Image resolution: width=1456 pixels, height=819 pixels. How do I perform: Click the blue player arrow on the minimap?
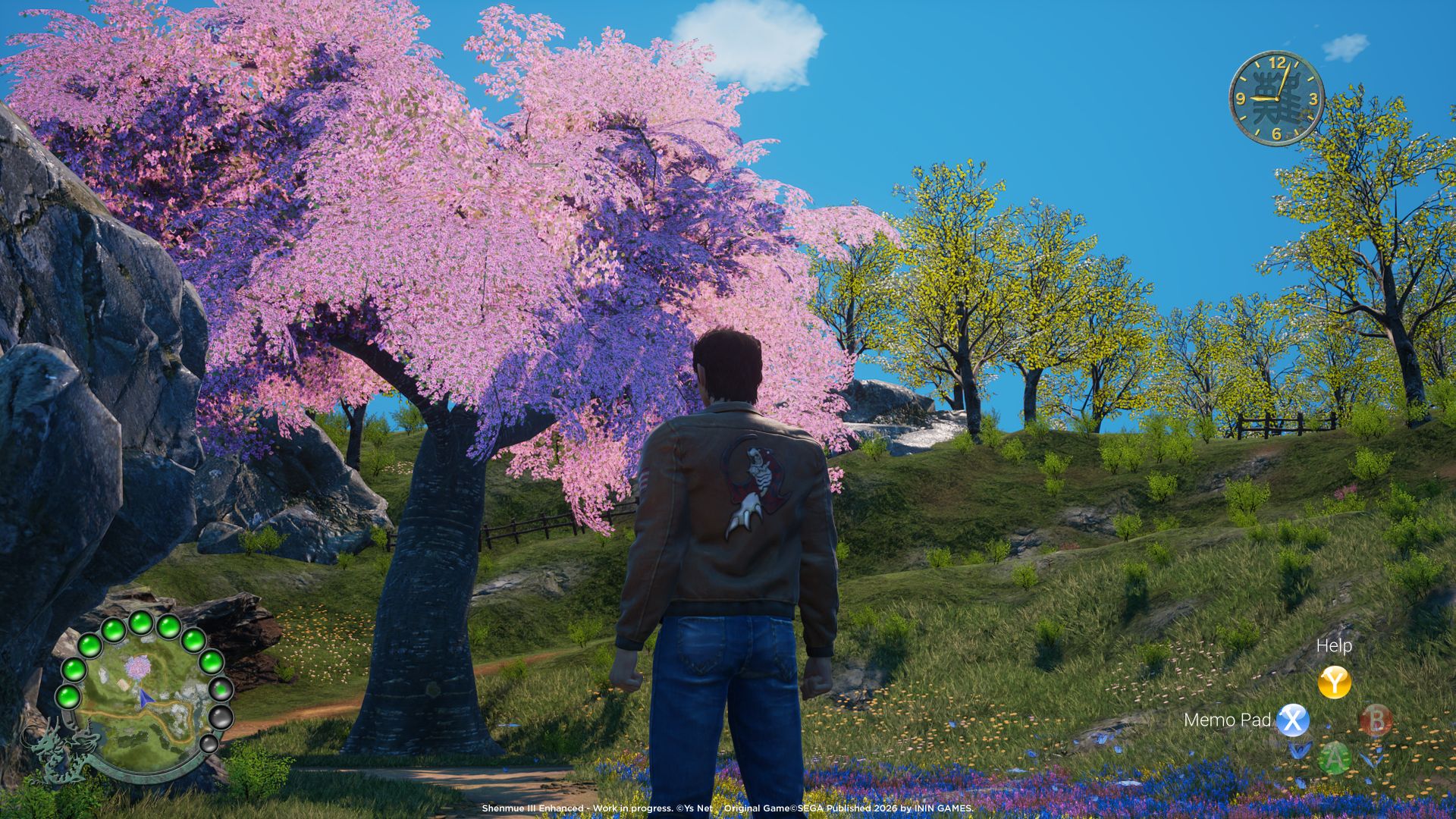point(145,698)
